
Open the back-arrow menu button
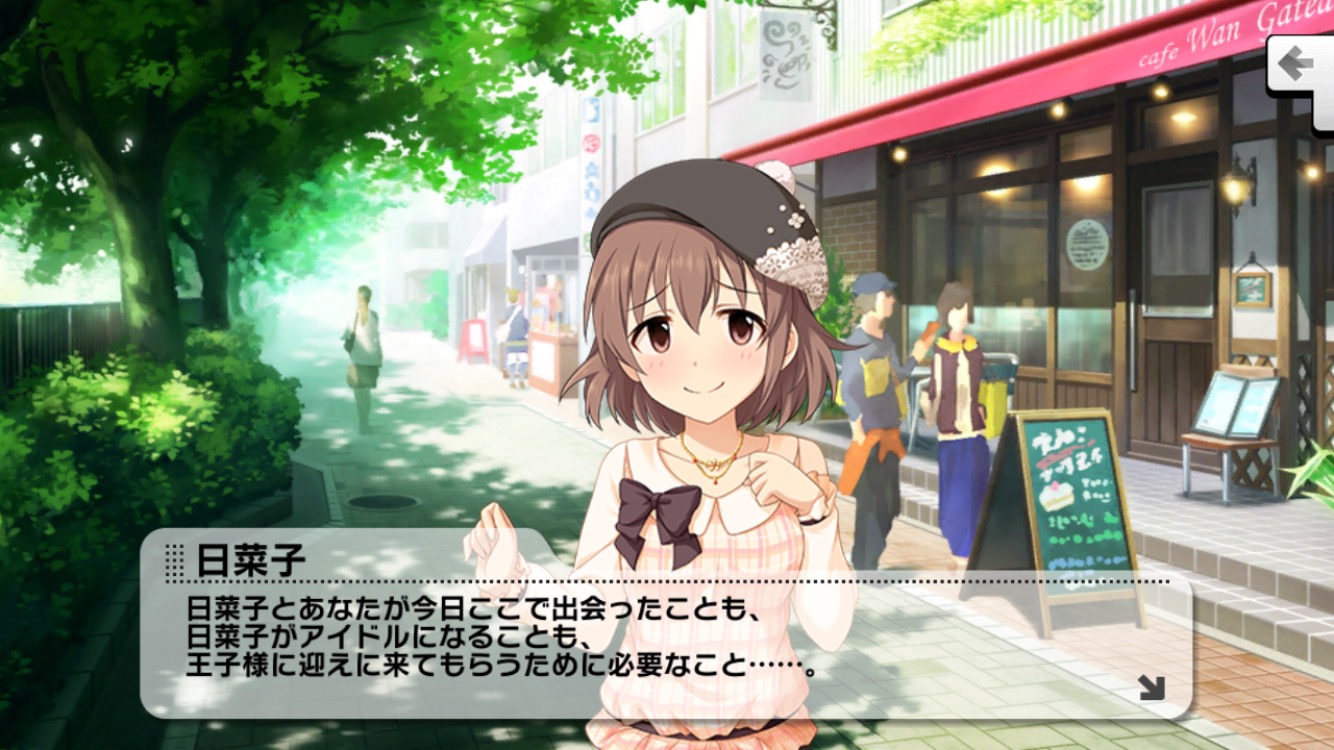click(1300, 69)
